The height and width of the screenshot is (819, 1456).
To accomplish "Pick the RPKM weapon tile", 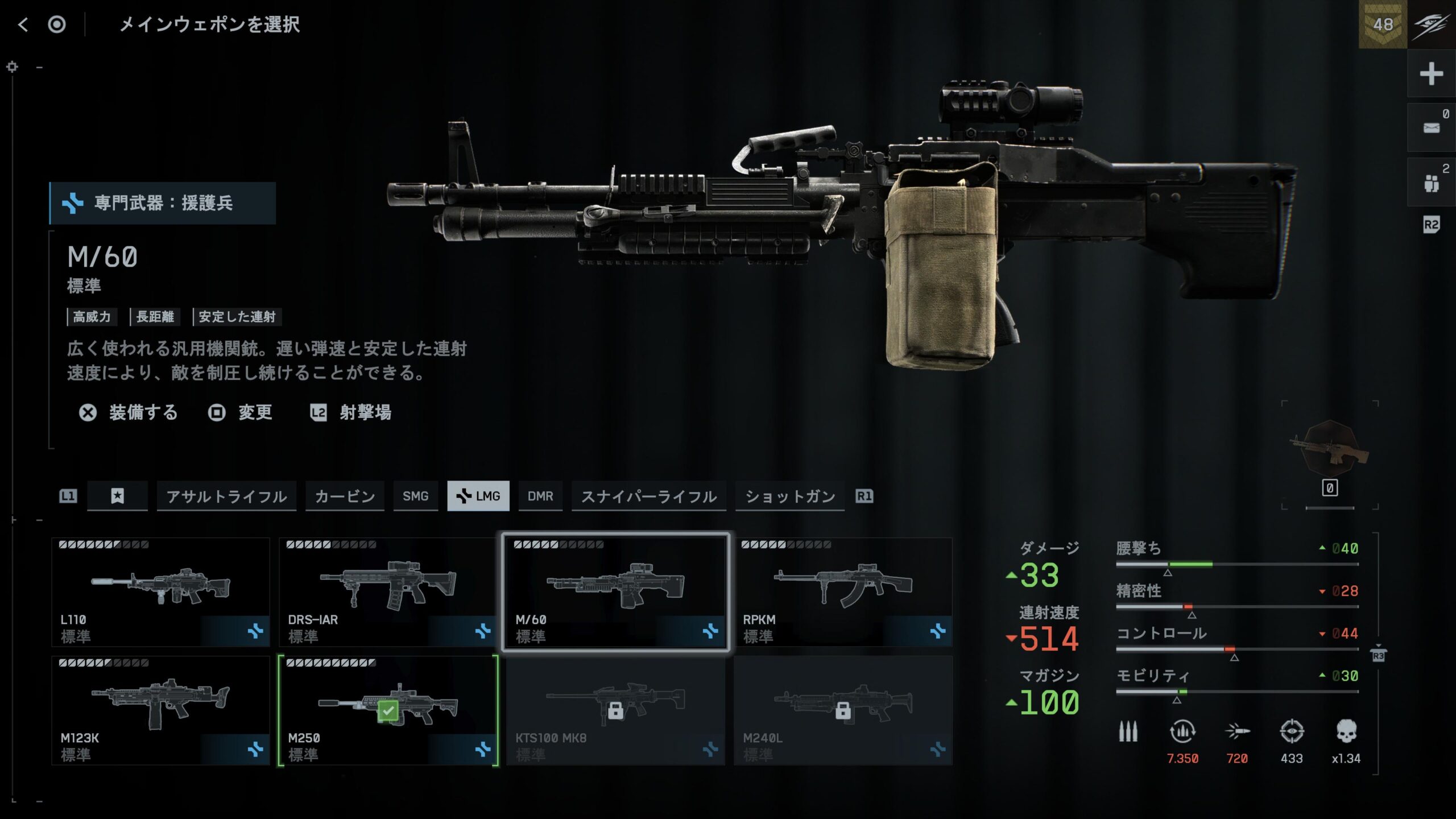I will click(x=843, y=592).
